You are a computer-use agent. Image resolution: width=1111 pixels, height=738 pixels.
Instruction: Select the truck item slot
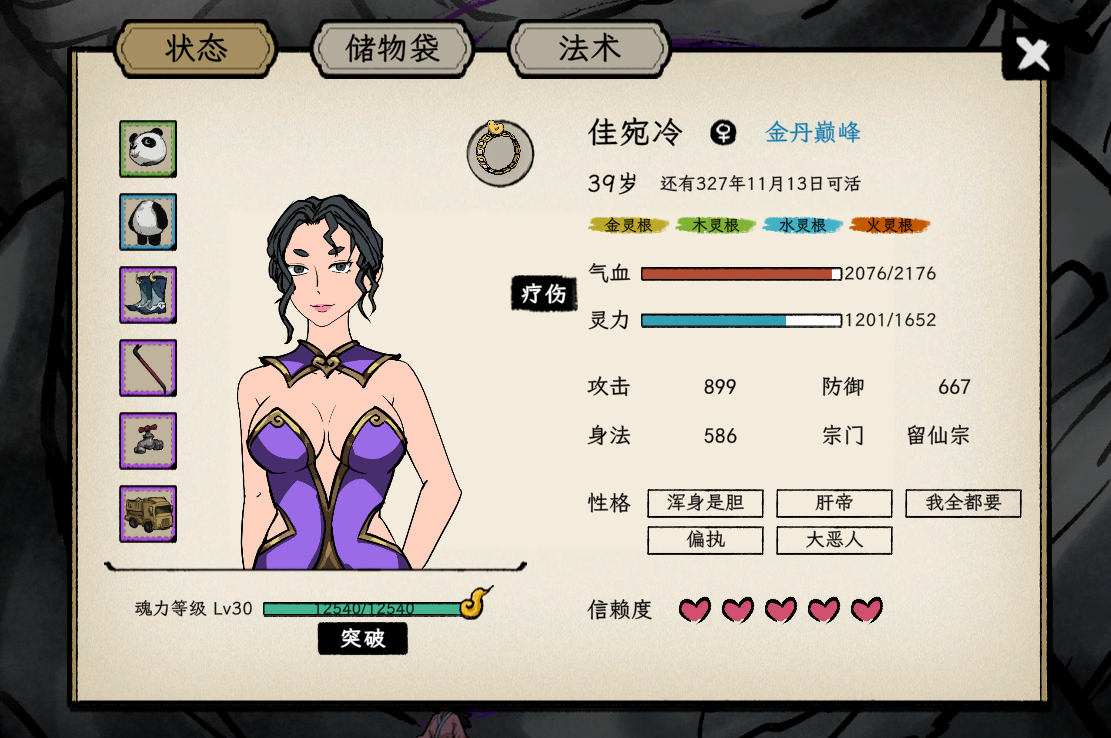(x=148, y=514)
